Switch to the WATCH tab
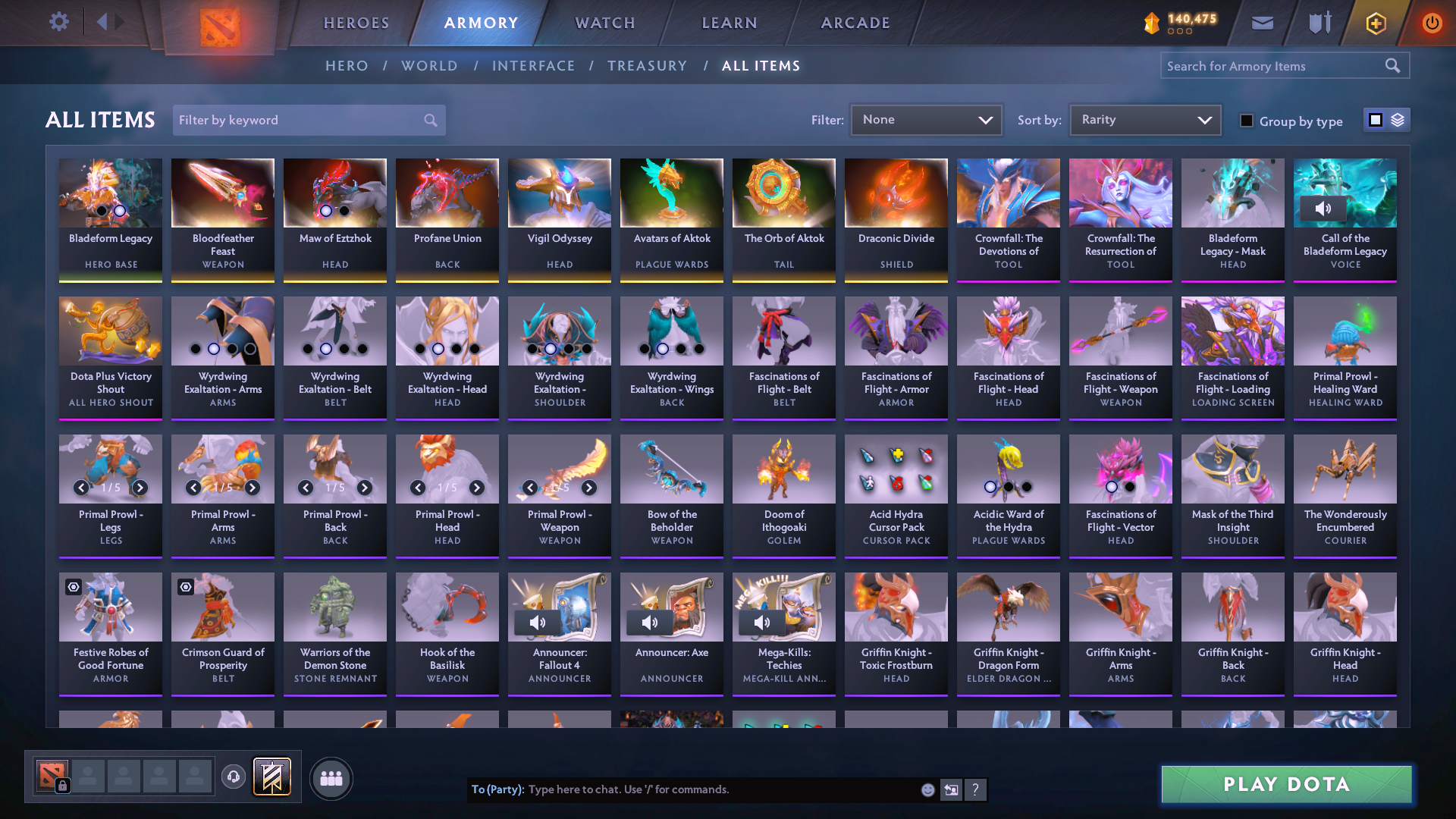The width and height of the screenshot is (1456, 819). coord(604,23)
